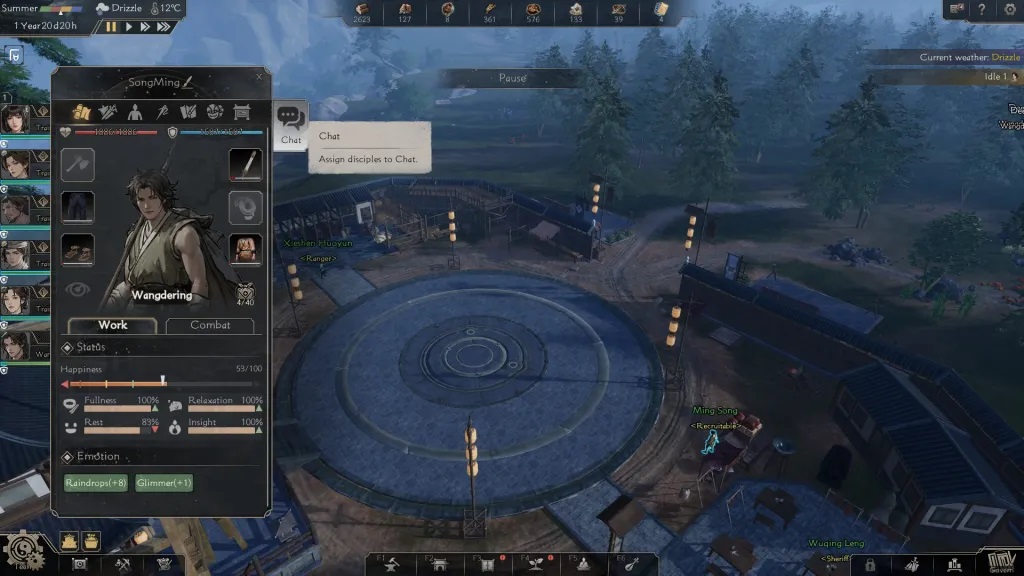The height and width of the screenshot is (576, 1024).
Task: Select the equipped staff weapon slot
Action: (245, 164)
